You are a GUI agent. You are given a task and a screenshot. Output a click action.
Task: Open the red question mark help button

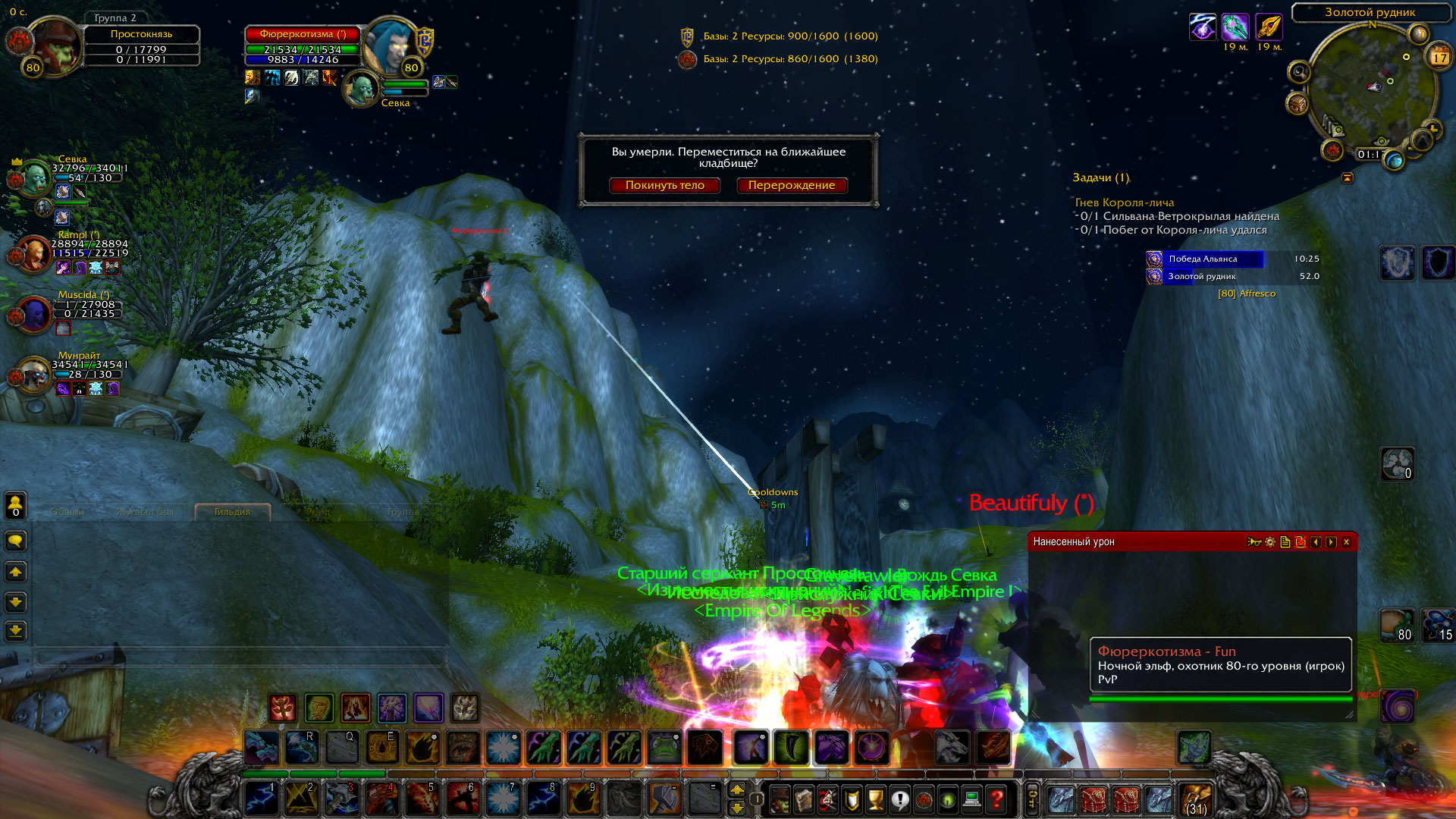click(996, 799)
